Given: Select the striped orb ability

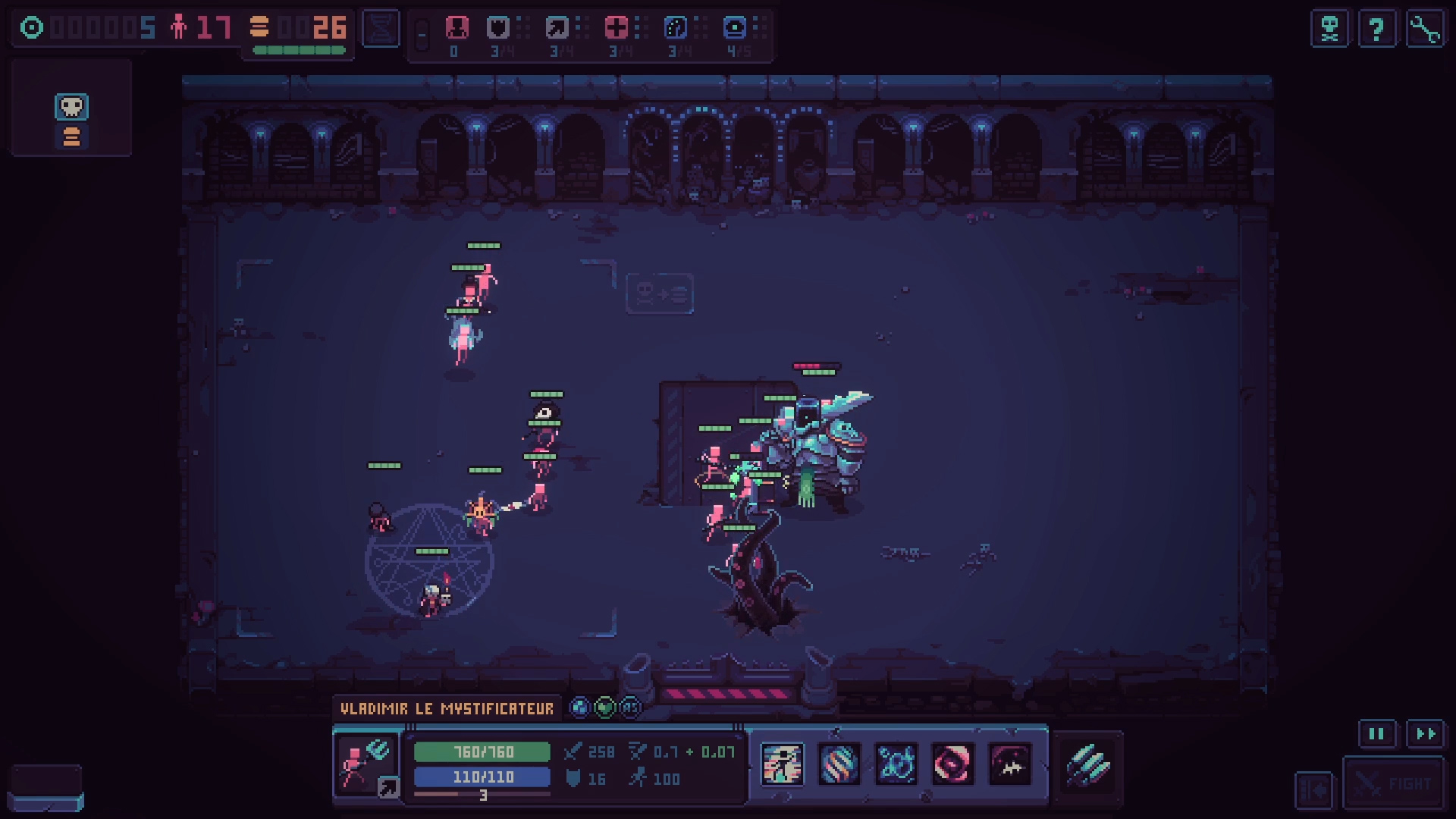Looking at the screenshot, I should [x=839, y=764].
